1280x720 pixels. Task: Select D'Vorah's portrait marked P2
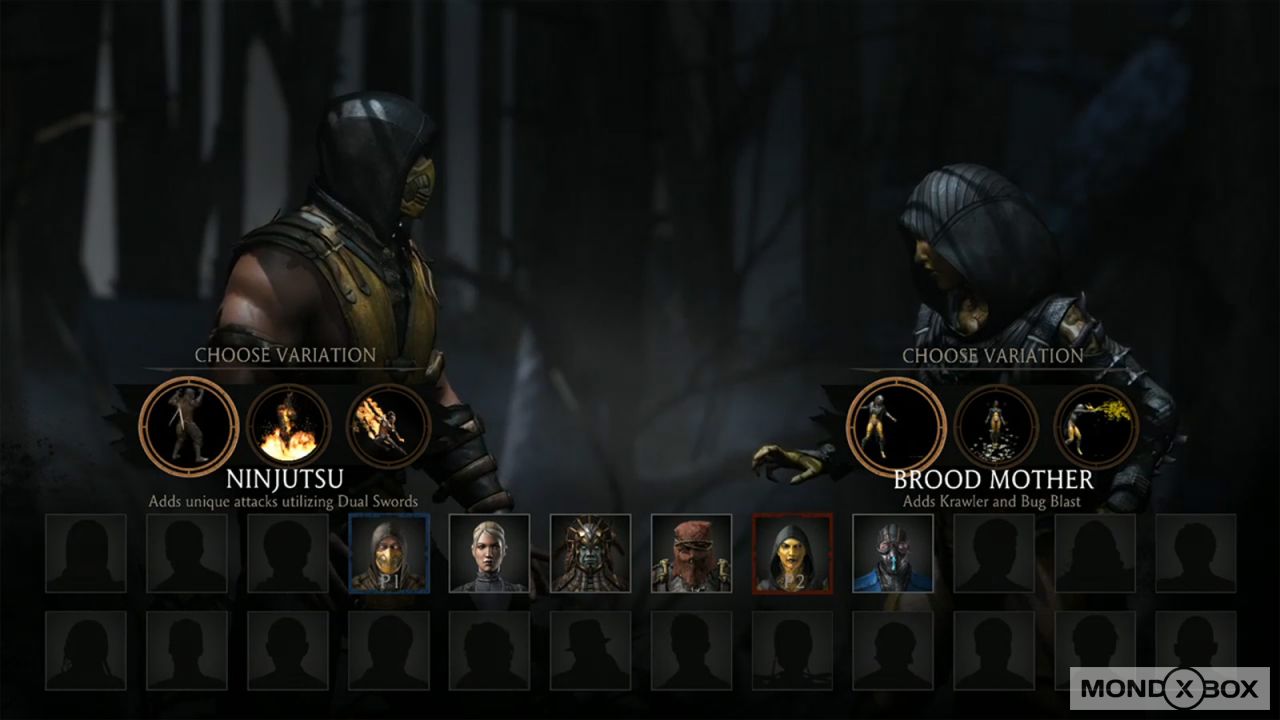792,552
